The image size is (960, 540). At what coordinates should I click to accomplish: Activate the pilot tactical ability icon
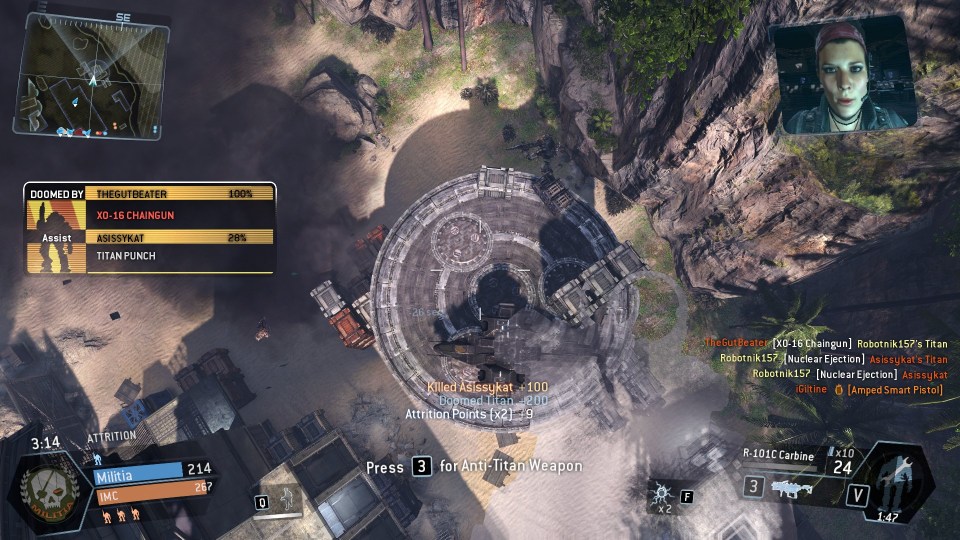[x=288, y=499]
